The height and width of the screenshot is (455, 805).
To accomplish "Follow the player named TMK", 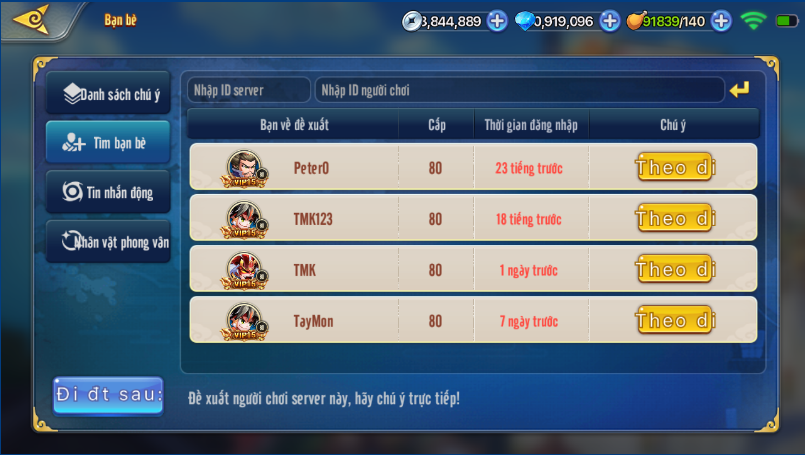I will pyautogui.click(x=675, y=269).
